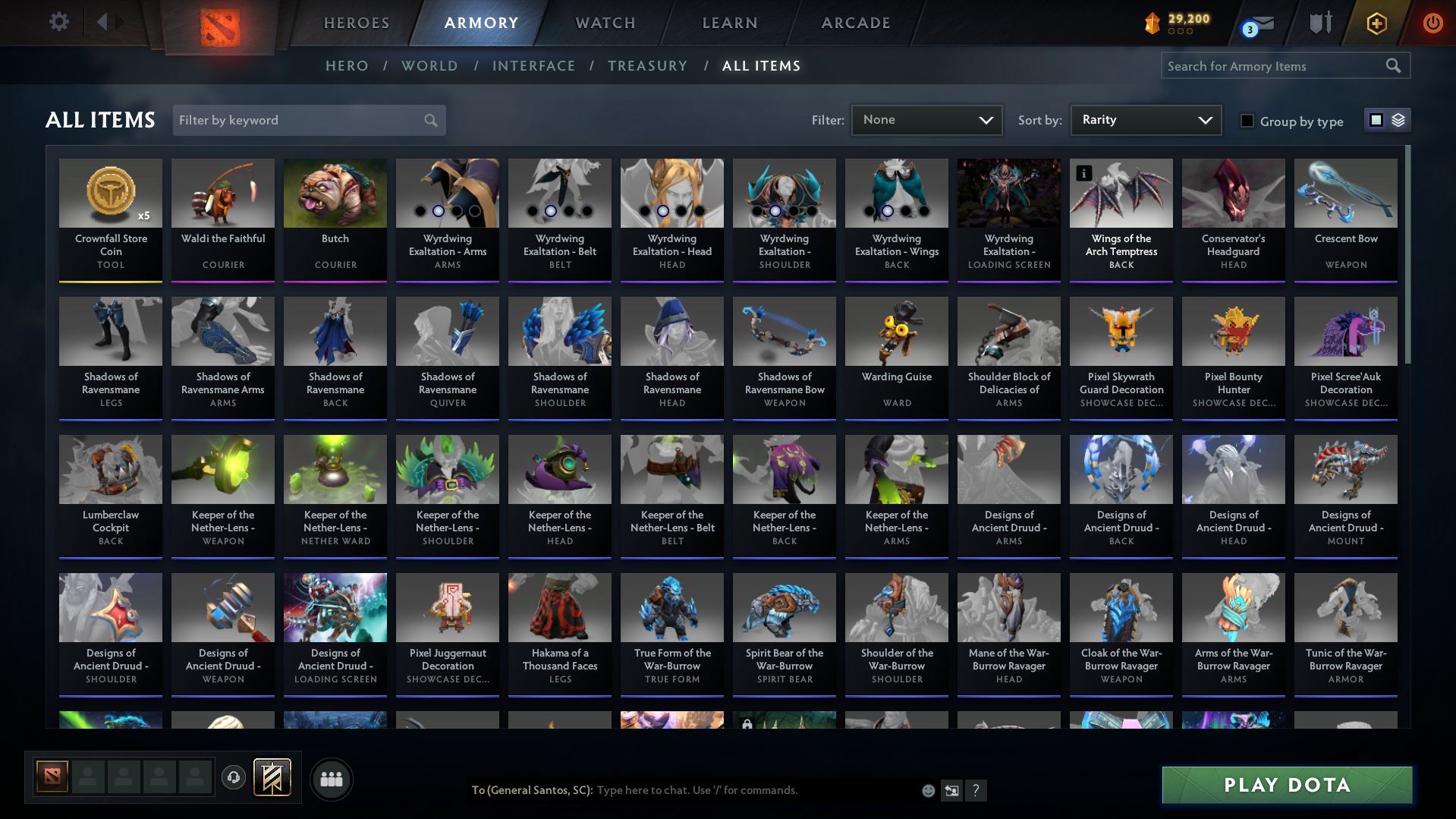
Task: Open the Filter dropdown showing None
Action: (926, 119)
